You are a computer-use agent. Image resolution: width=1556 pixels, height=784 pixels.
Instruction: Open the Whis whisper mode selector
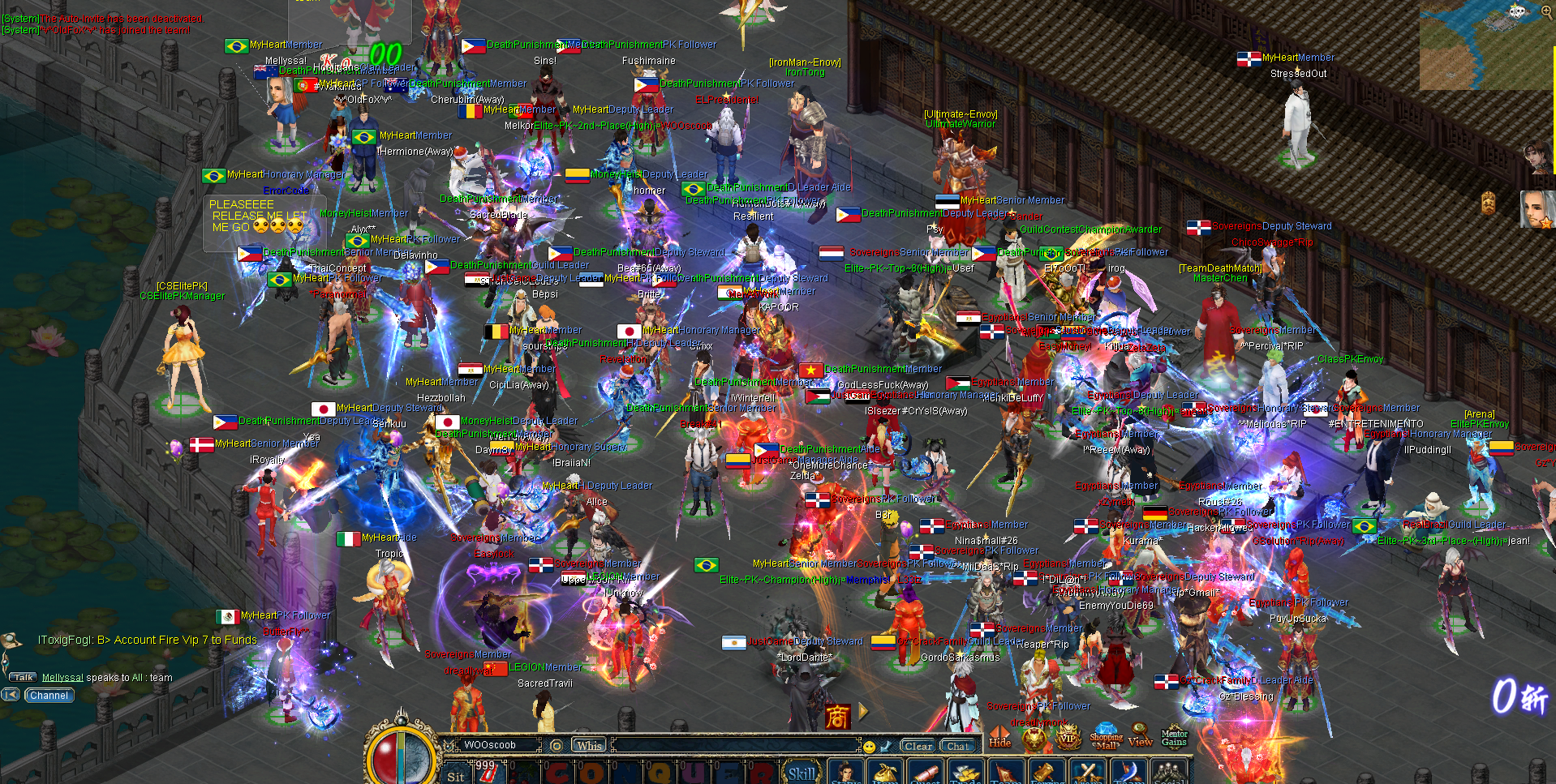(x=590, y=744)
